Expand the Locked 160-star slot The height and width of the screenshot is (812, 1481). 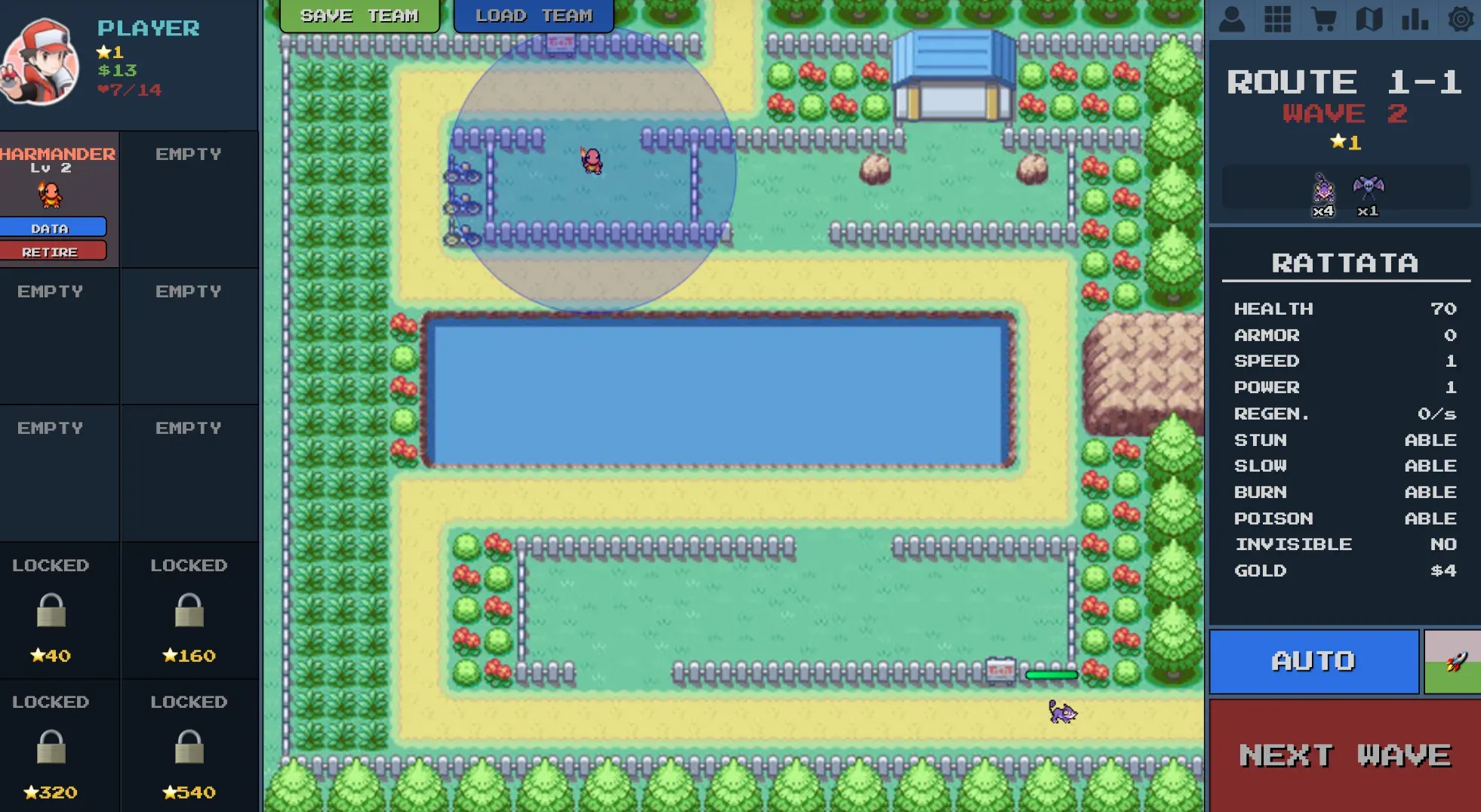(189, 611)
